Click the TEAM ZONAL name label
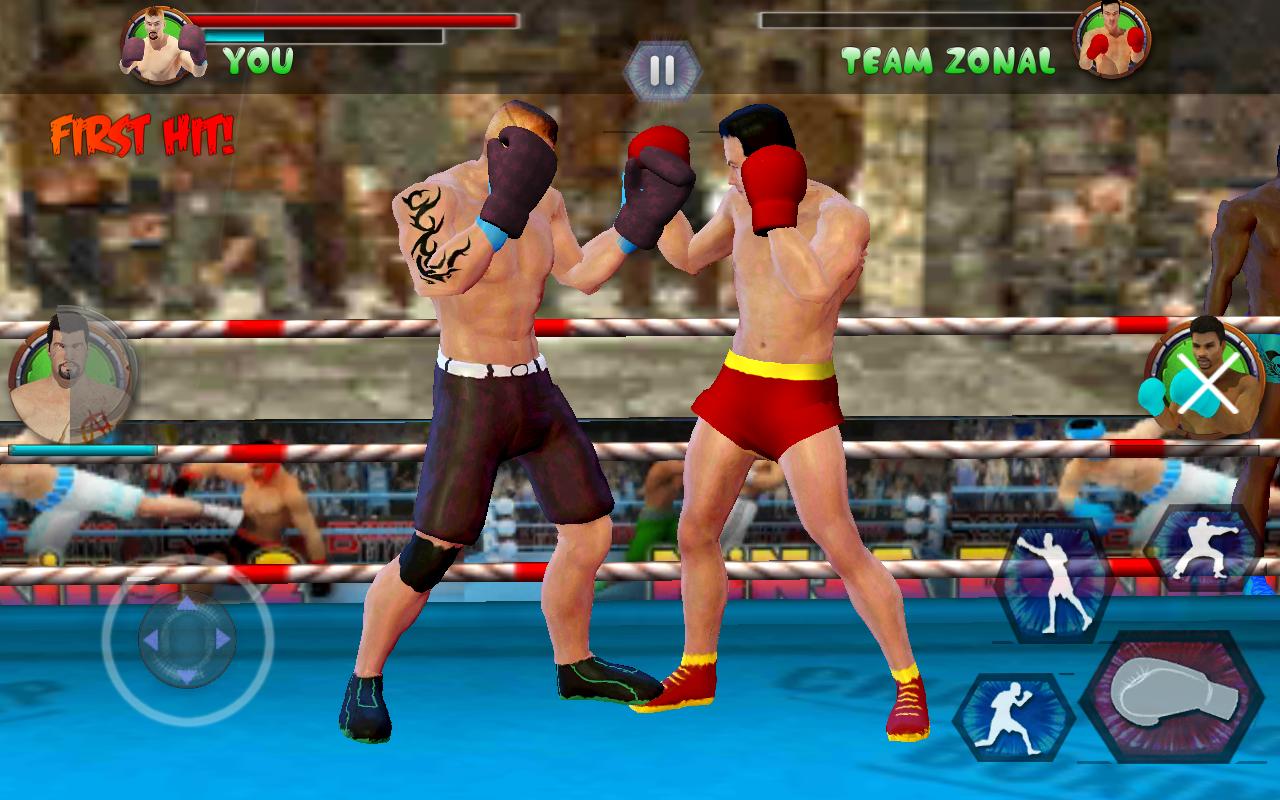Viewport: 1280px width, 800px height. pyautogui.click(x=948, y=62)
